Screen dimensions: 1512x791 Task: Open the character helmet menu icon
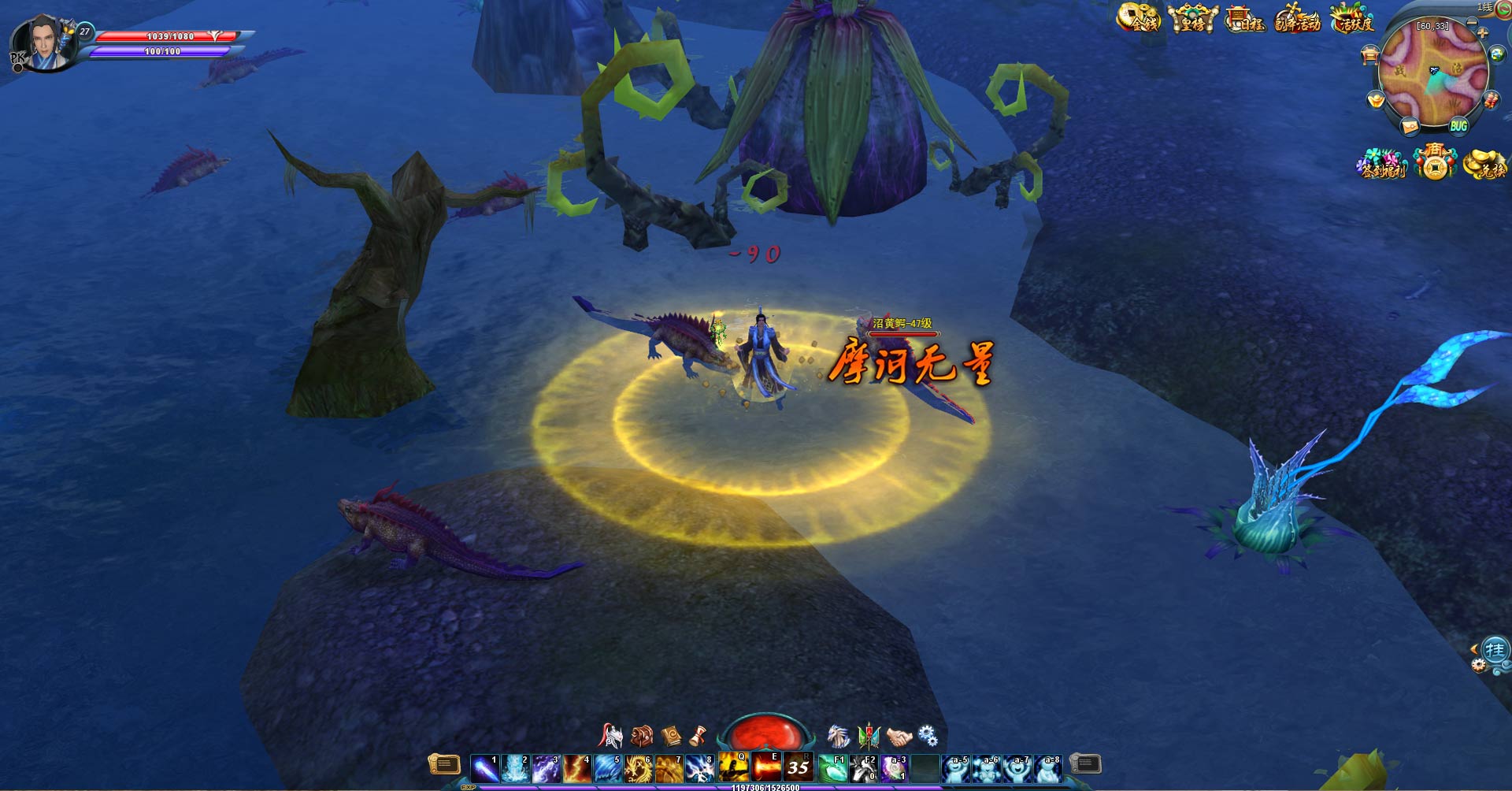611,736
